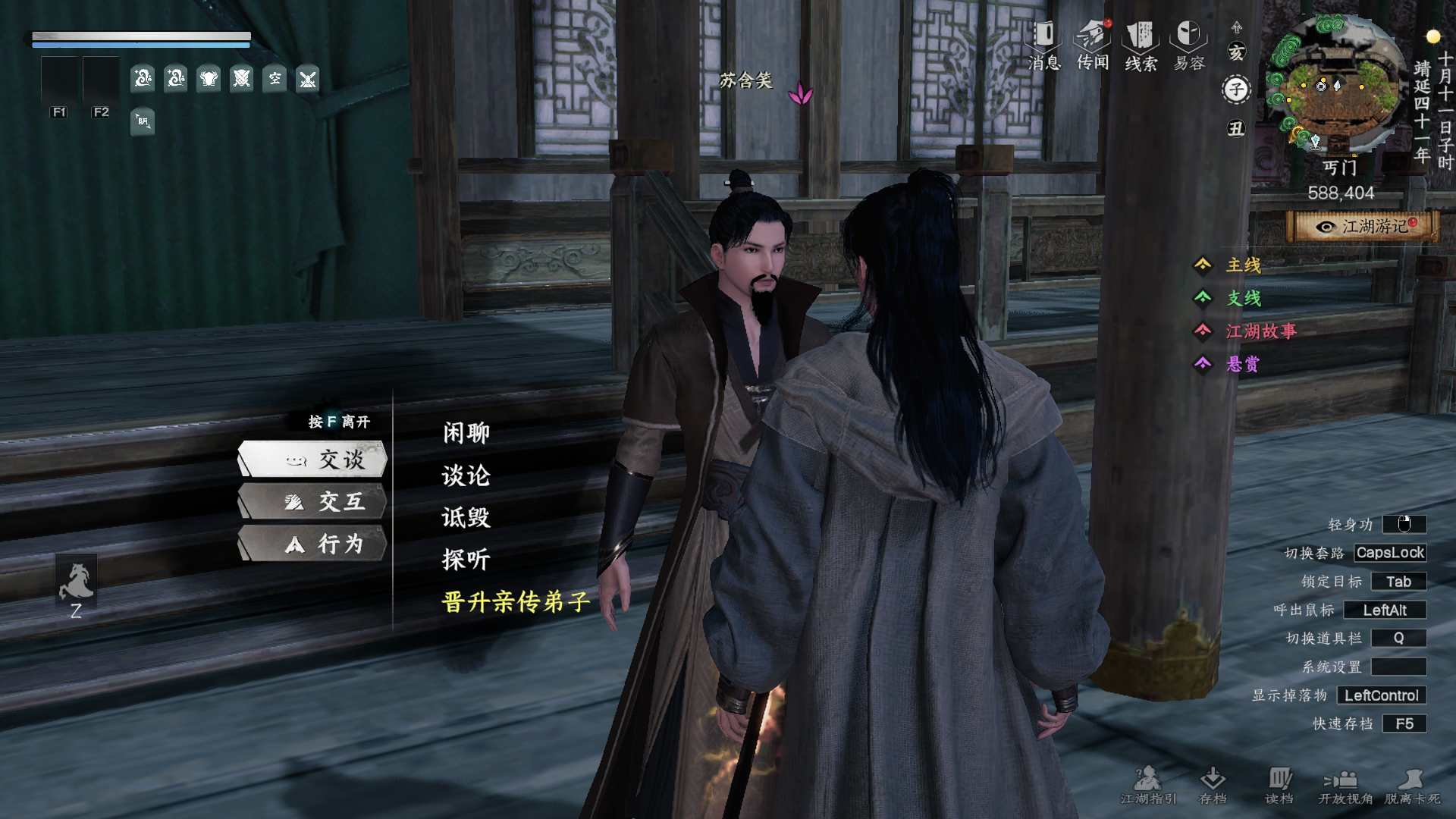This screenshot has height=819, width=1456.
Task: Click the 存档 save game icon
Action: pos(1213,785)
